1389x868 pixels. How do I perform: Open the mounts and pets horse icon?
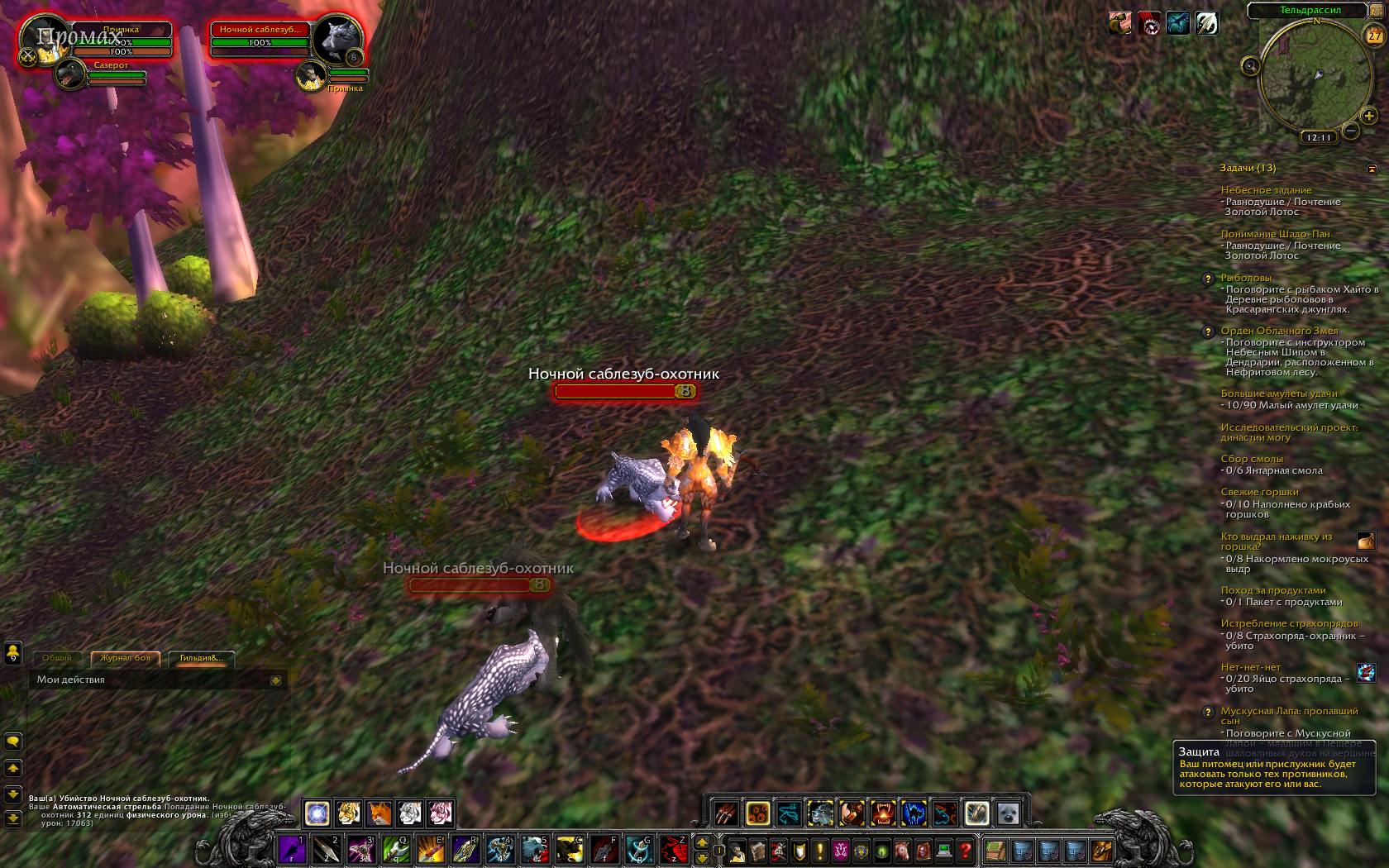coord(902,850)
